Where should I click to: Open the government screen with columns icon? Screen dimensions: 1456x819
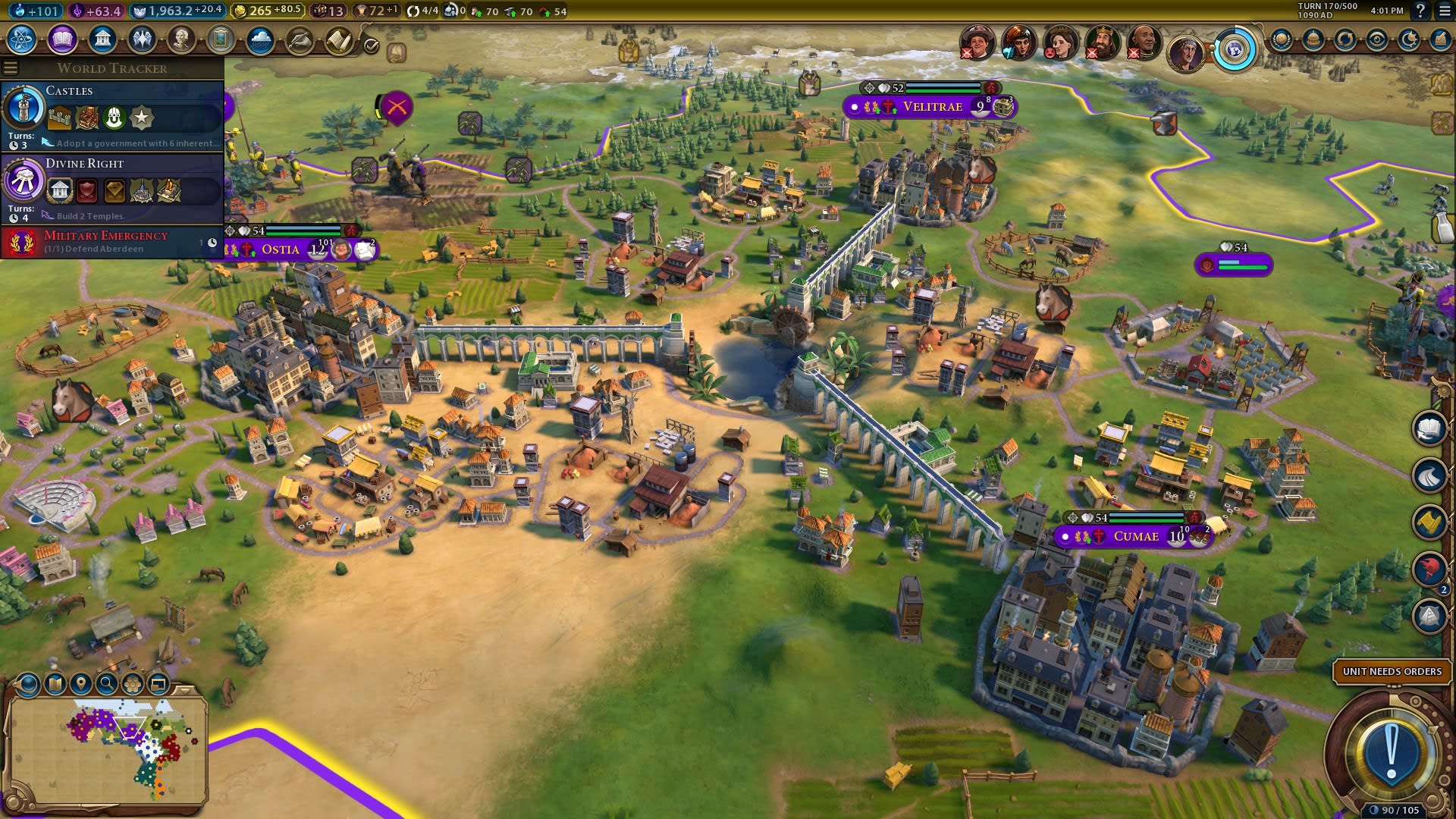[x=102, y=39]
